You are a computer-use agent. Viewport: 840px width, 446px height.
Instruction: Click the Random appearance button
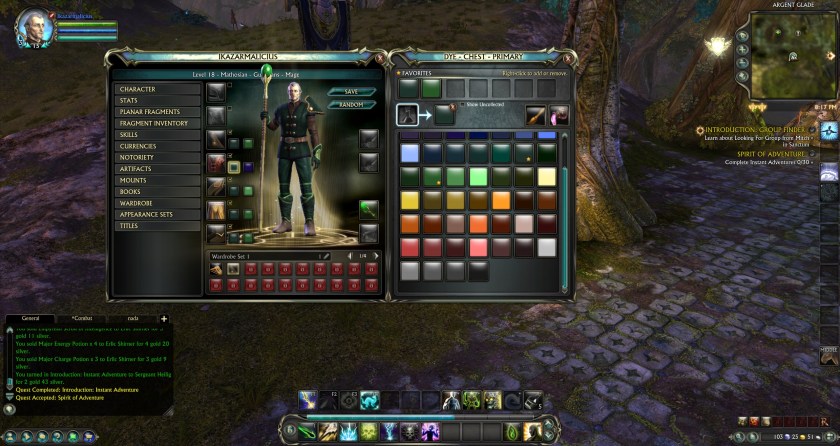coord(351,104)
